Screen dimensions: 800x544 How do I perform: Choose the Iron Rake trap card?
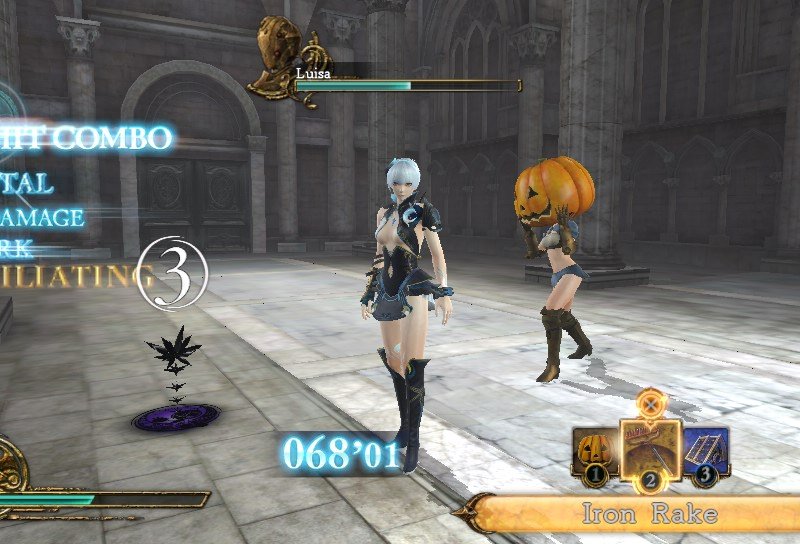tap(650, 447)
